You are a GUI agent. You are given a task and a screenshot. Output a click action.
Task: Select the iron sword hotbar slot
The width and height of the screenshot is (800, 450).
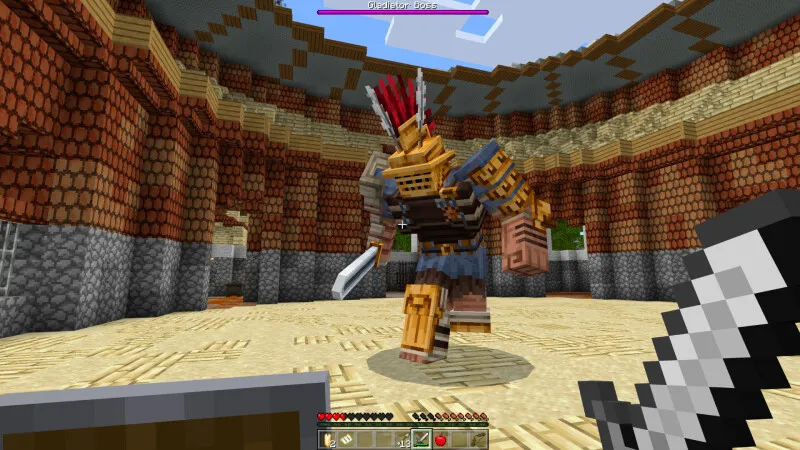tap(421, 439)
